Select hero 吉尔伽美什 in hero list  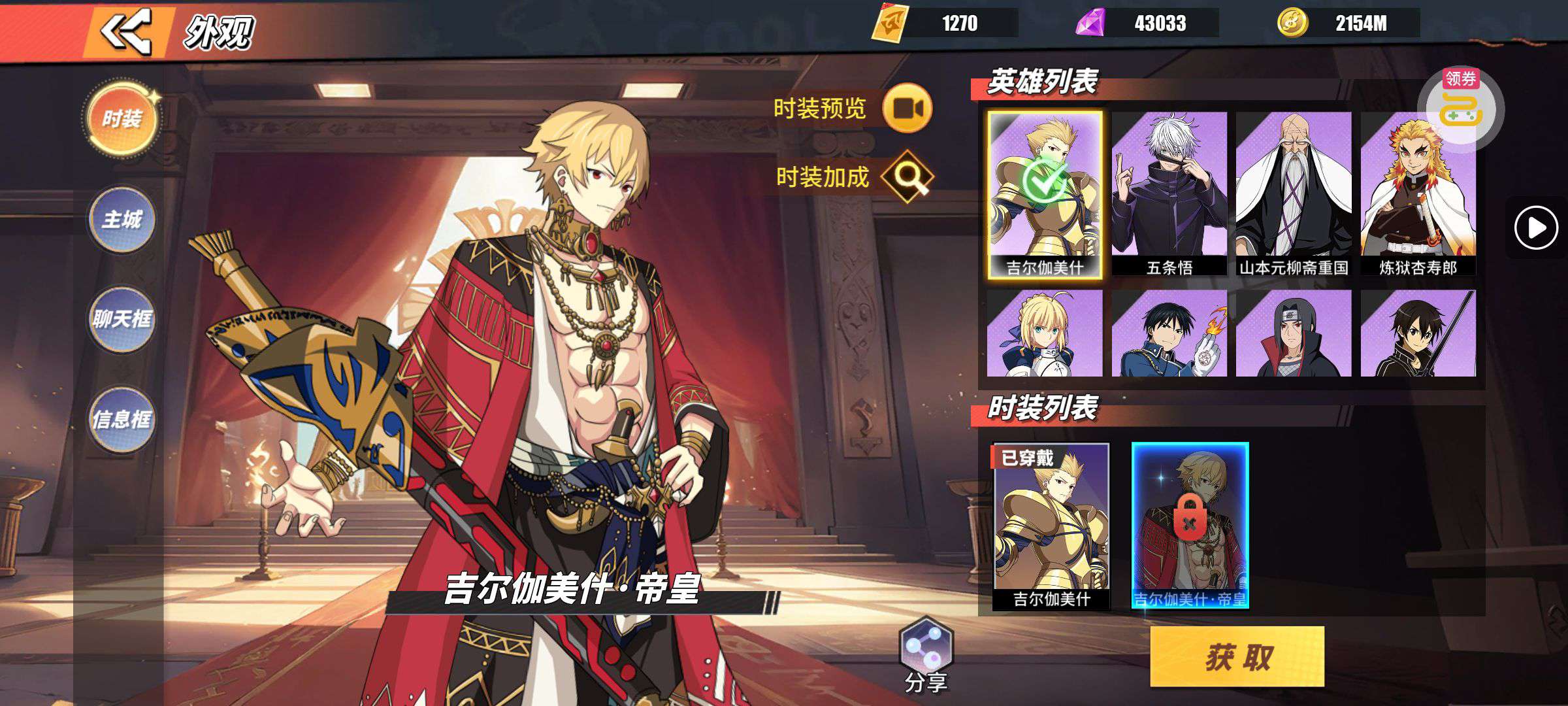[x=1045, y=194]
